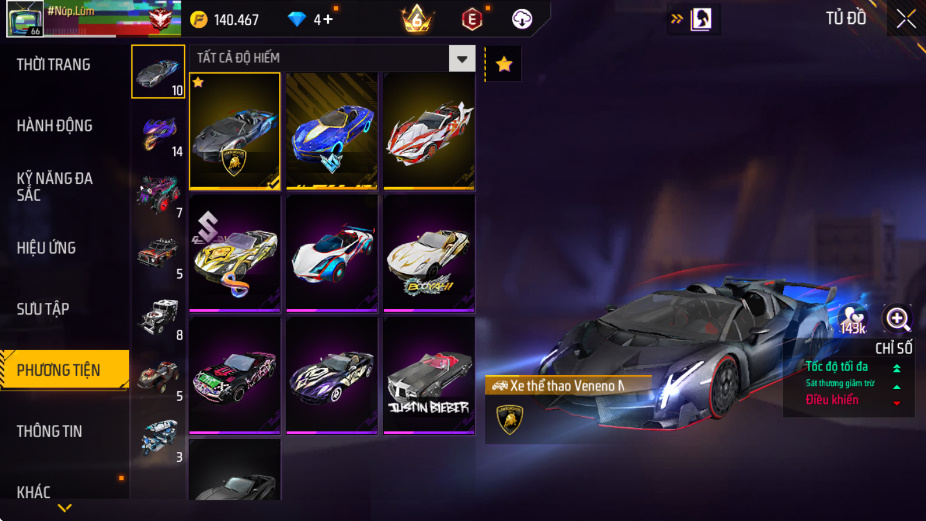Select the black Lamborghini Veneno car skin
This screenshot has width=926, height=521.
pyautogui.click(x=235, y=130)
